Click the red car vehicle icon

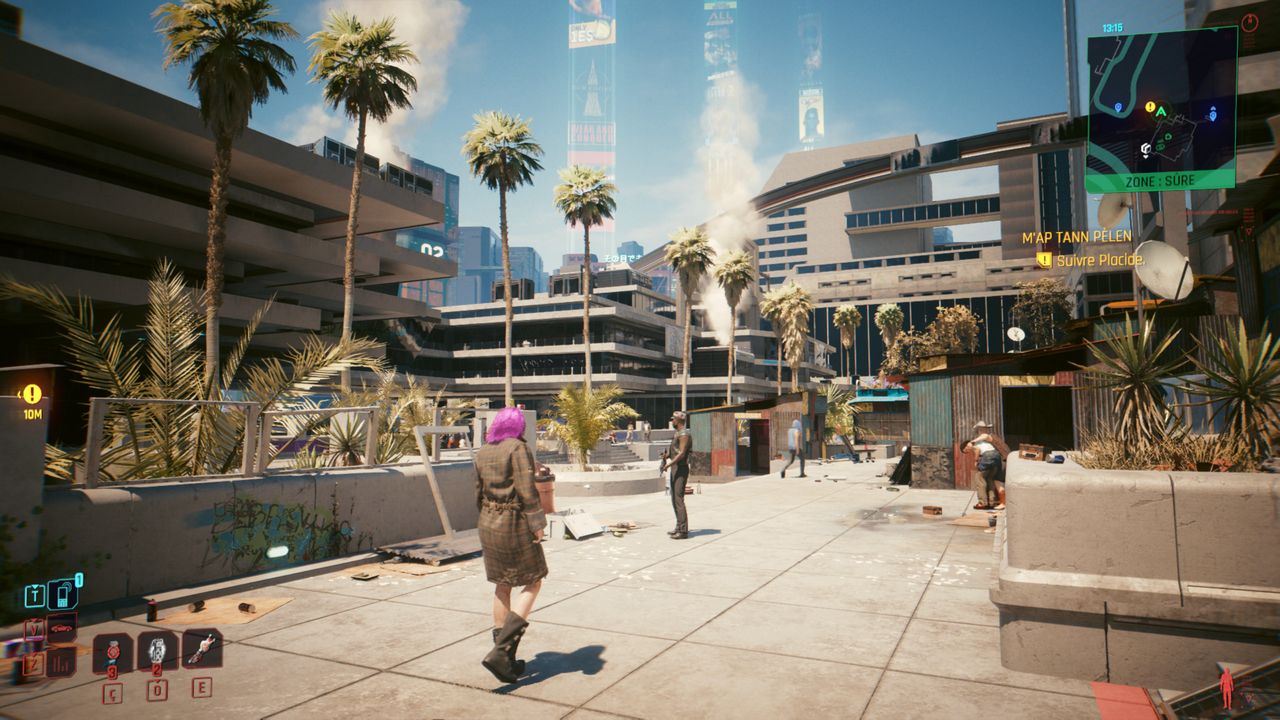click(x=62, y=628)
